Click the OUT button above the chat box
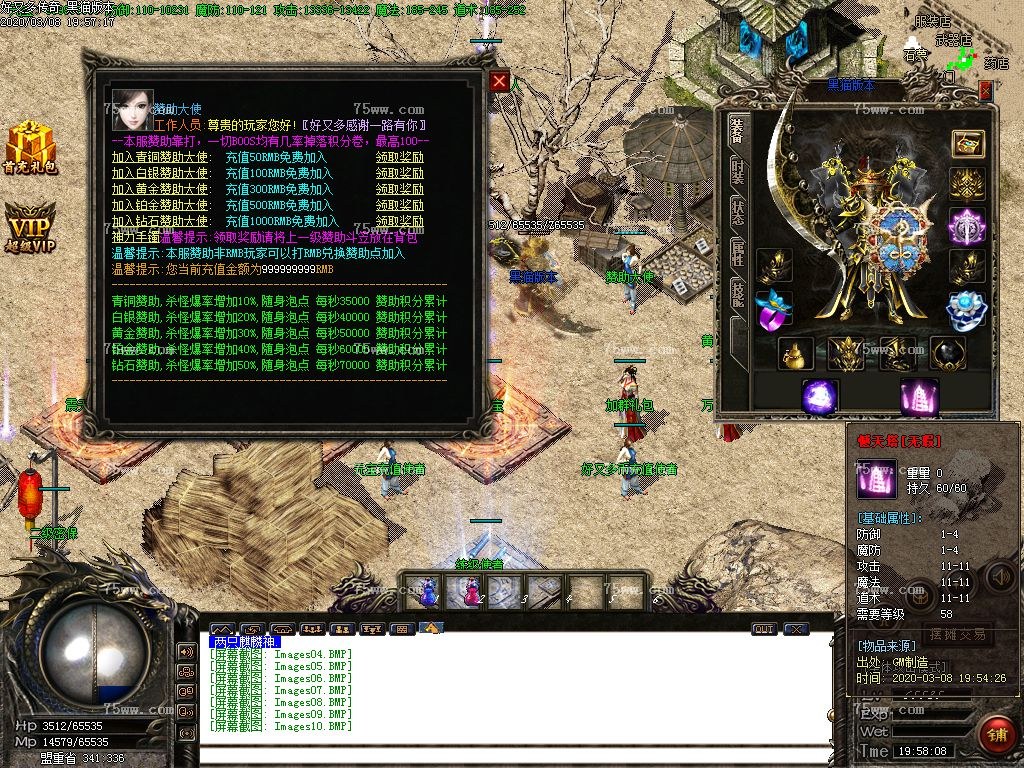The image size is (1024, 768). 764,629
